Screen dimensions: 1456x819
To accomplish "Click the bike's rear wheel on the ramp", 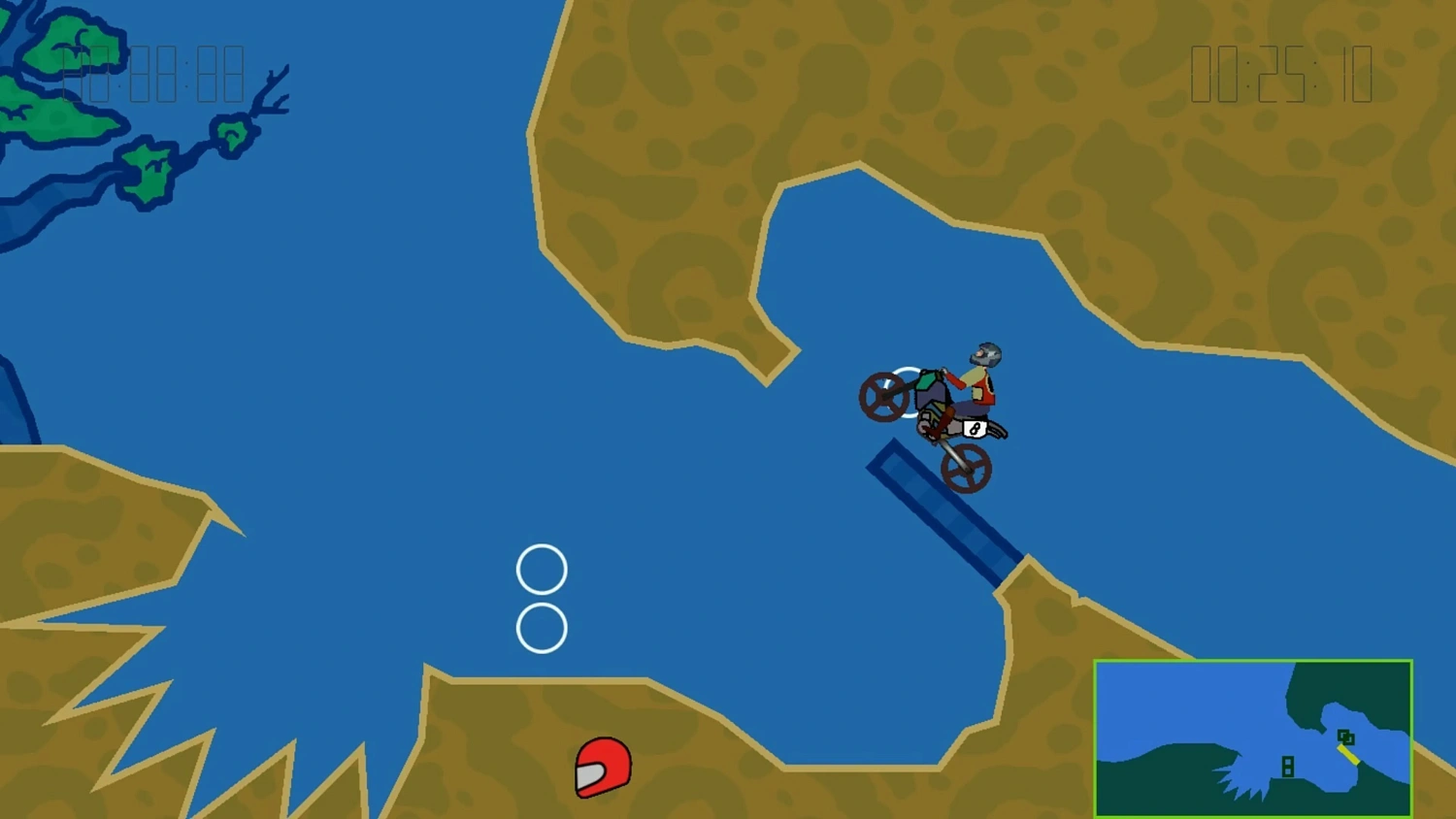I will [969, 468].
